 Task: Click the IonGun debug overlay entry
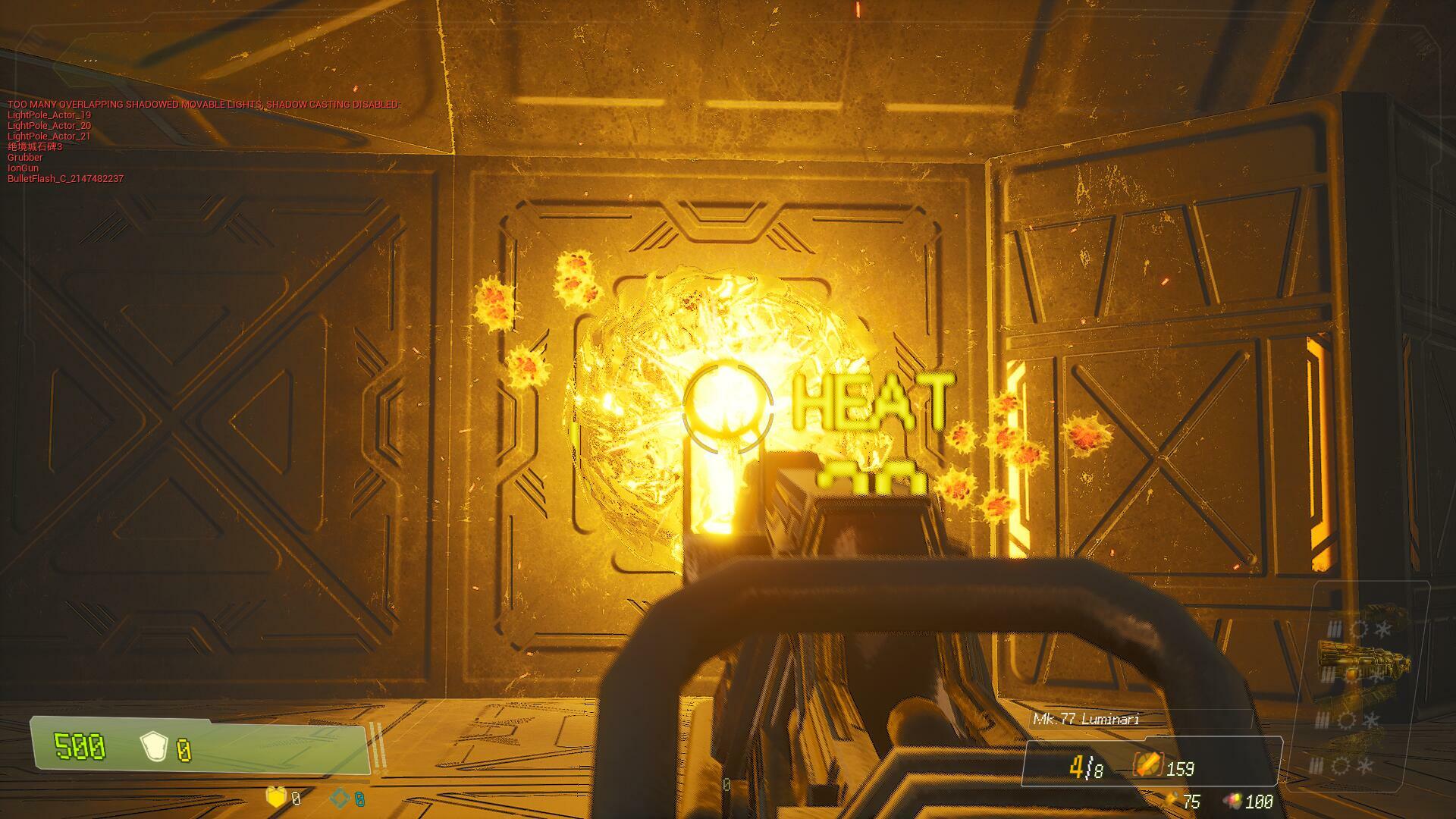[23, 168]
